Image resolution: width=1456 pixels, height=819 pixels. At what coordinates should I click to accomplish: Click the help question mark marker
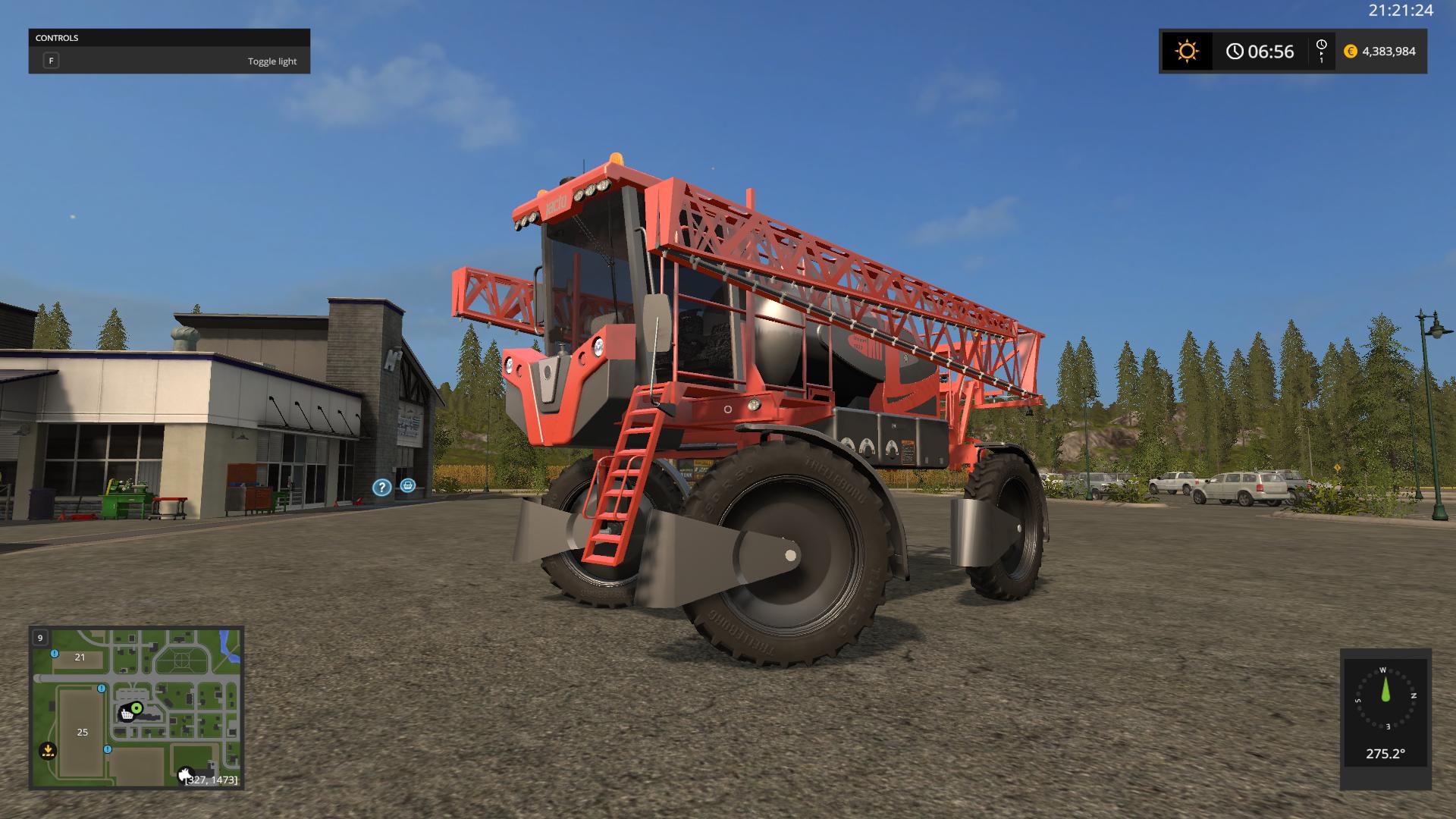(381, 488)
